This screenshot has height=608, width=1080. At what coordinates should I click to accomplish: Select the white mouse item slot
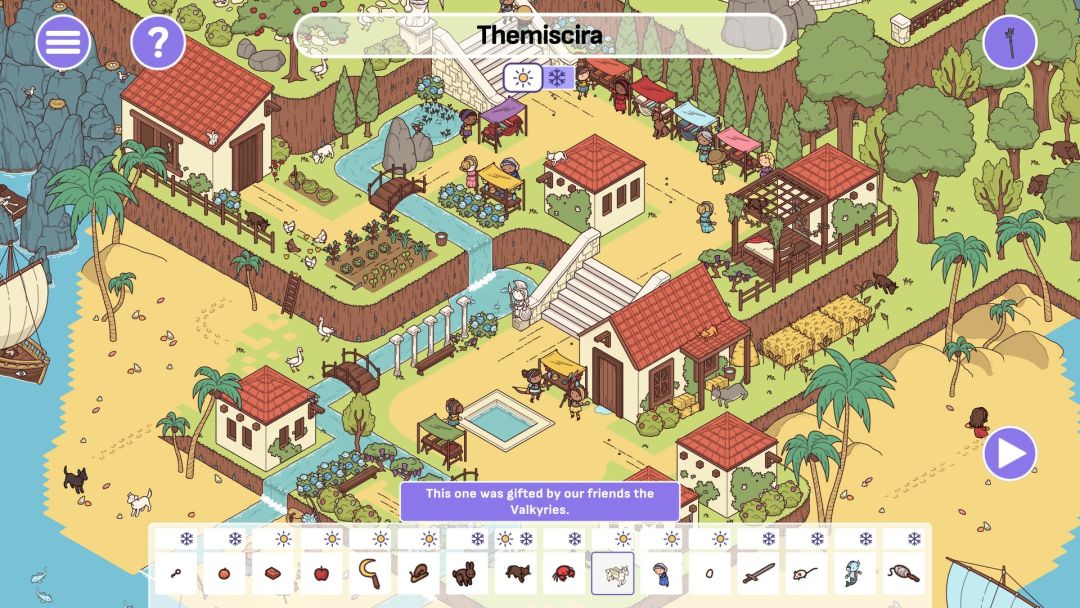806,574
